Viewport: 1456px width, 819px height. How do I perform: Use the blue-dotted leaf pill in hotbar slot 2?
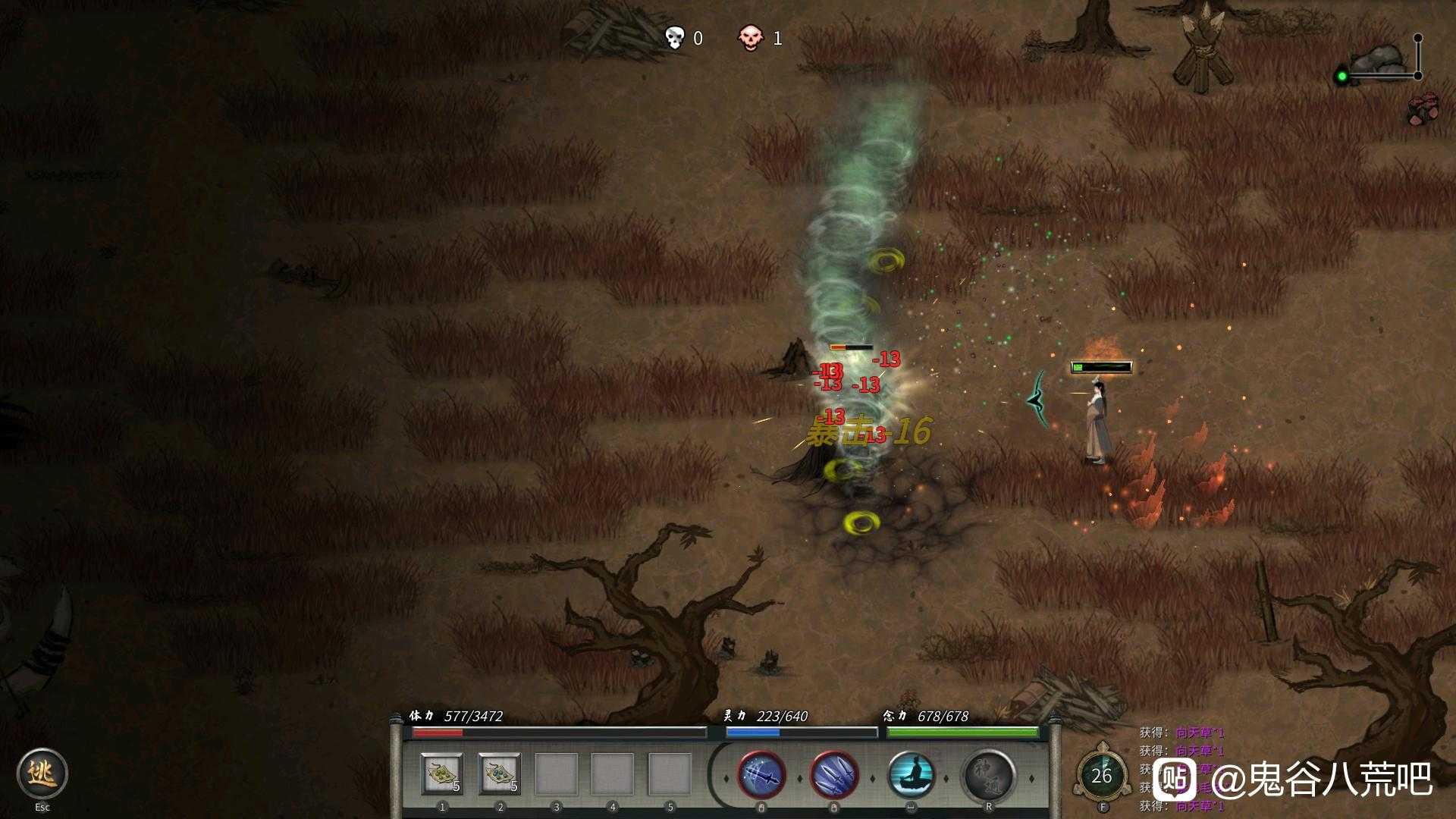coord(500,774)
